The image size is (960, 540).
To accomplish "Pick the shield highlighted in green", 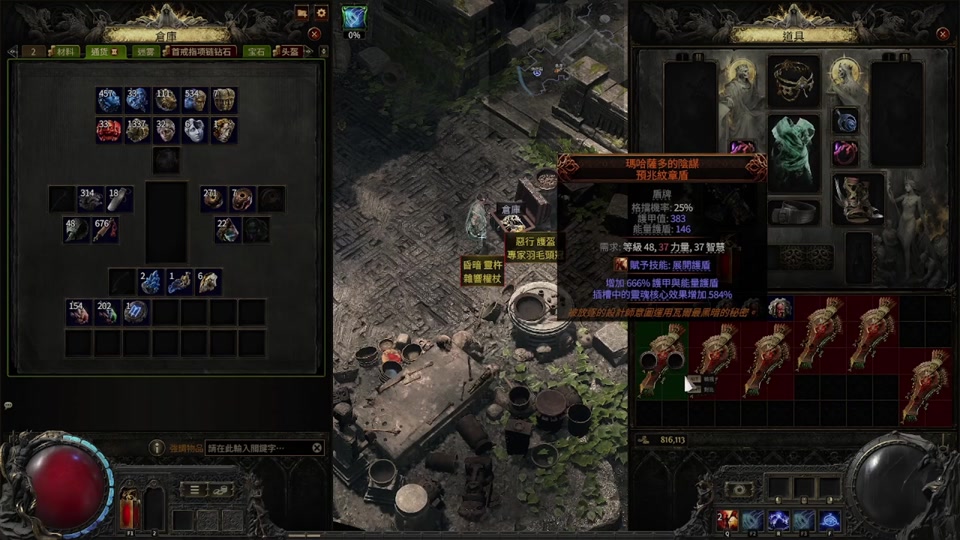I will [661, 360].
